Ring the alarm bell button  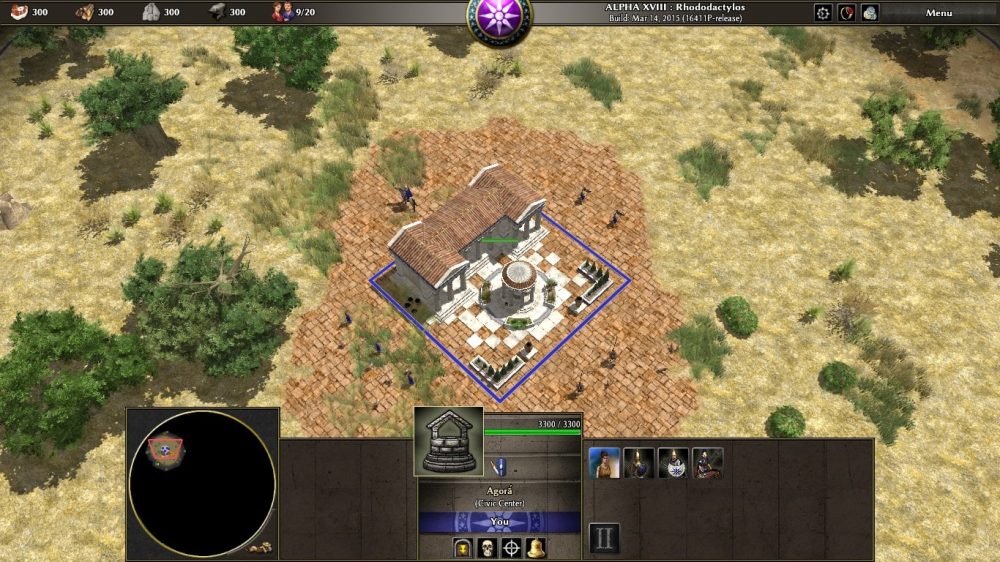pyautogui.click(x=536, y=547)
